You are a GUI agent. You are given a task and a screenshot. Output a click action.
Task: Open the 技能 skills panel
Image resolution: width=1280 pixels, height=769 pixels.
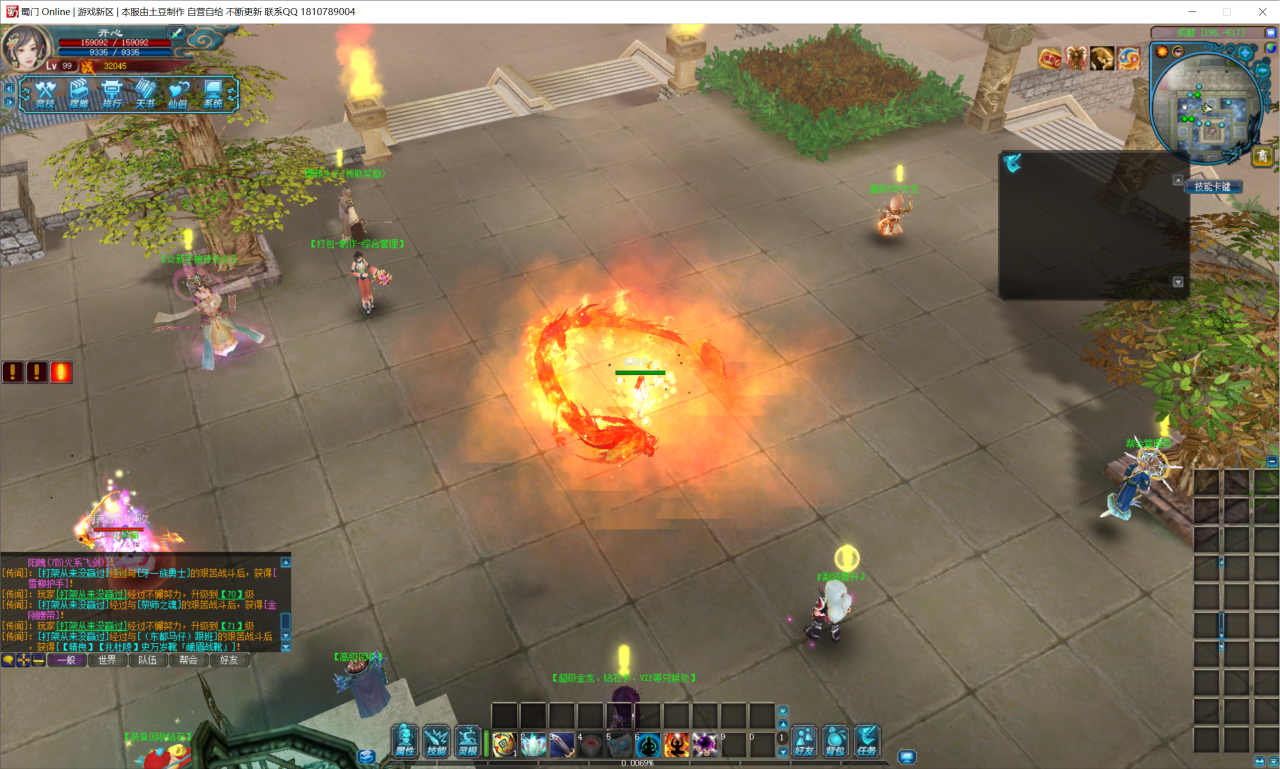pyautogui.click(x=436, y=741)
